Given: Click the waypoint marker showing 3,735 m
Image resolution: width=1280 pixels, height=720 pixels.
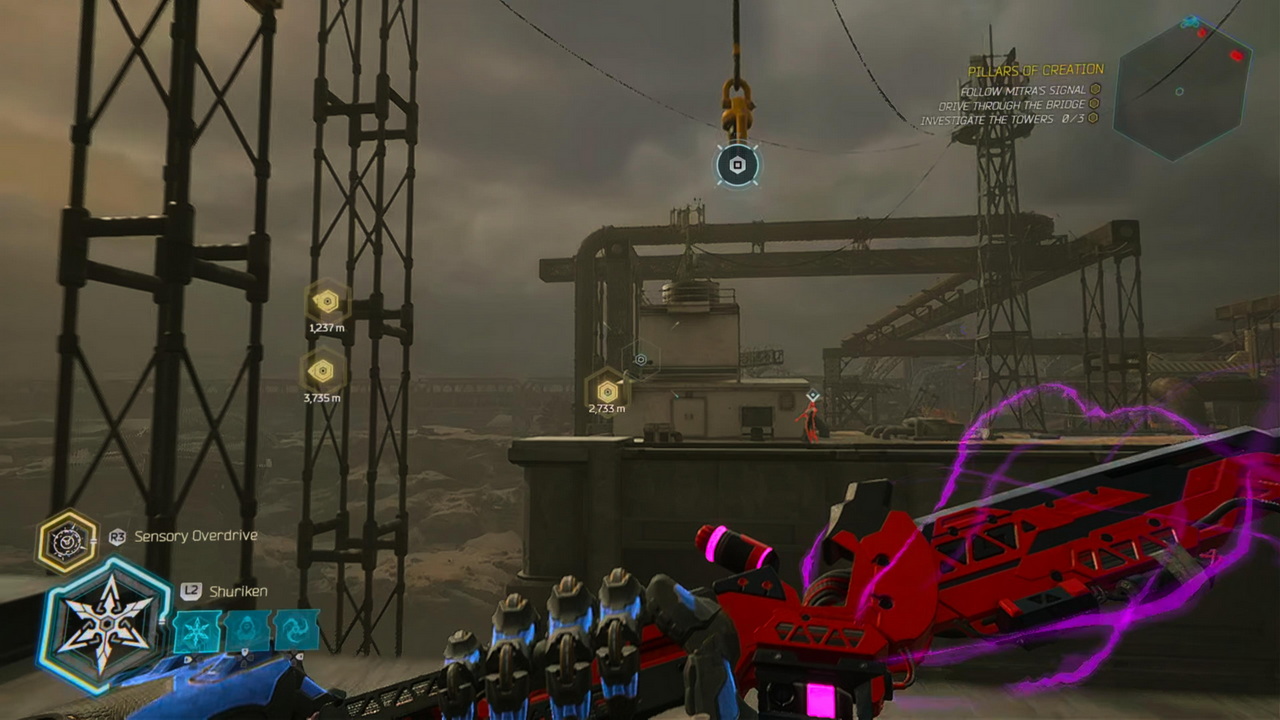Looking at the screenshot, I should click(x=321, y=371).
